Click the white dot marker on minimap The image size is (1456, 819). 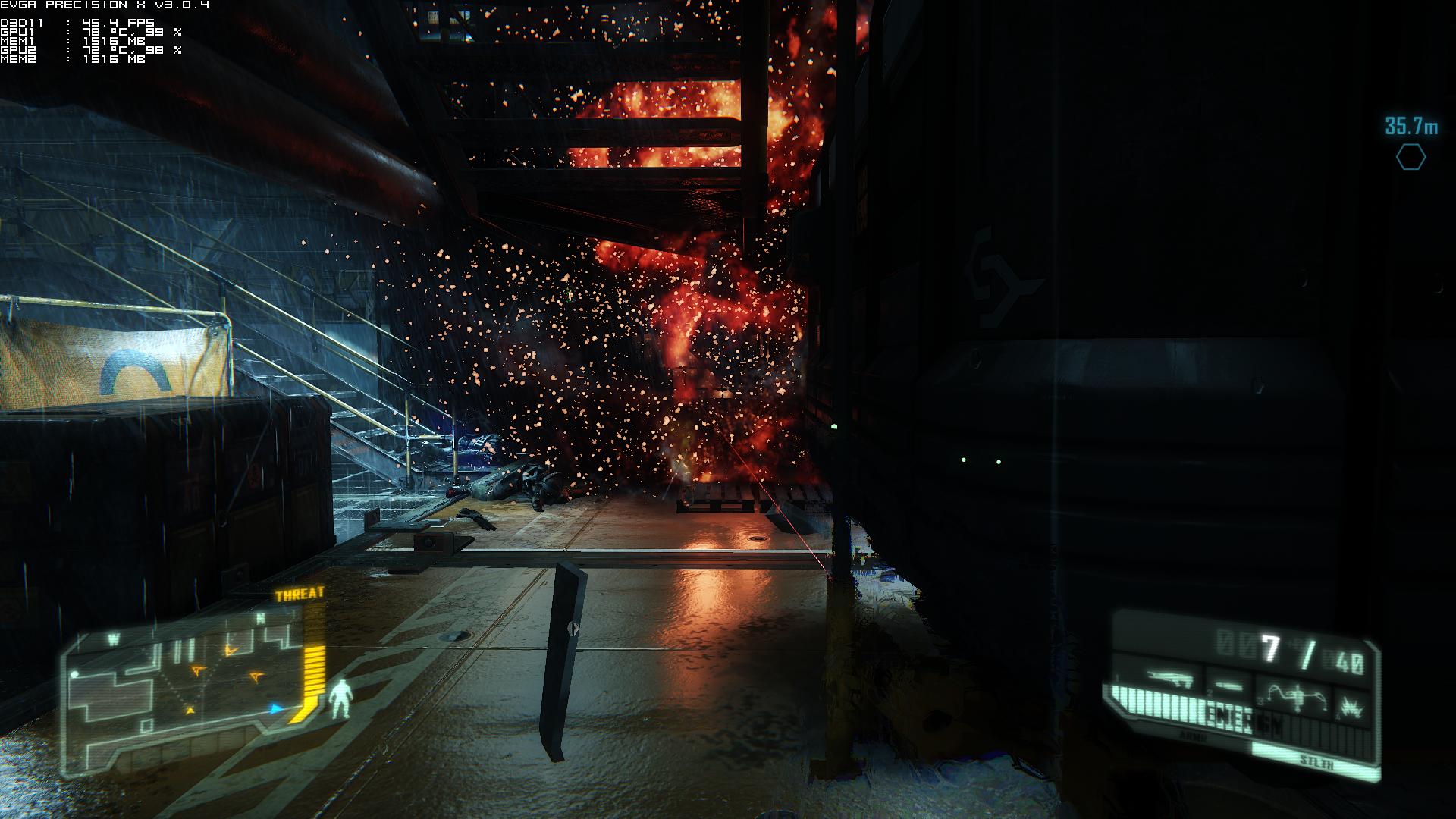[x=75, y=674]
